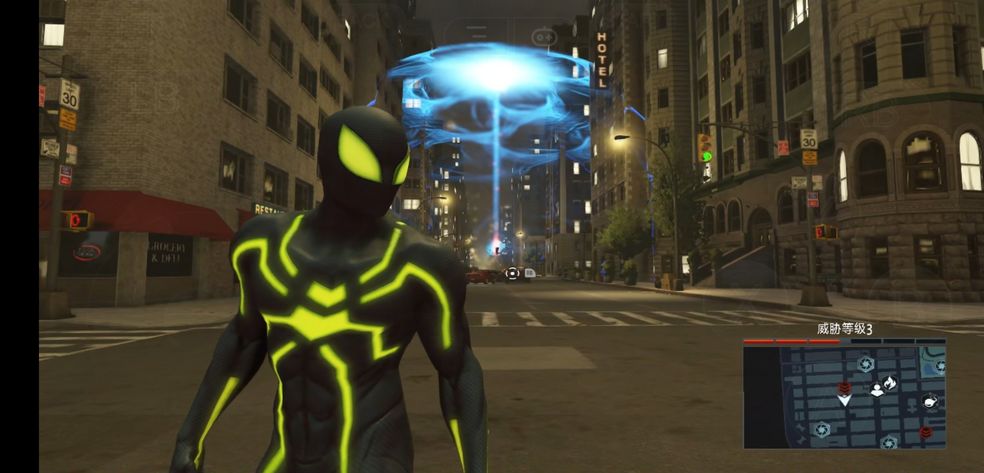Tap the faint gamepad overlay icon
This screenshot has height=473, width=984.
tap(544, 35)
